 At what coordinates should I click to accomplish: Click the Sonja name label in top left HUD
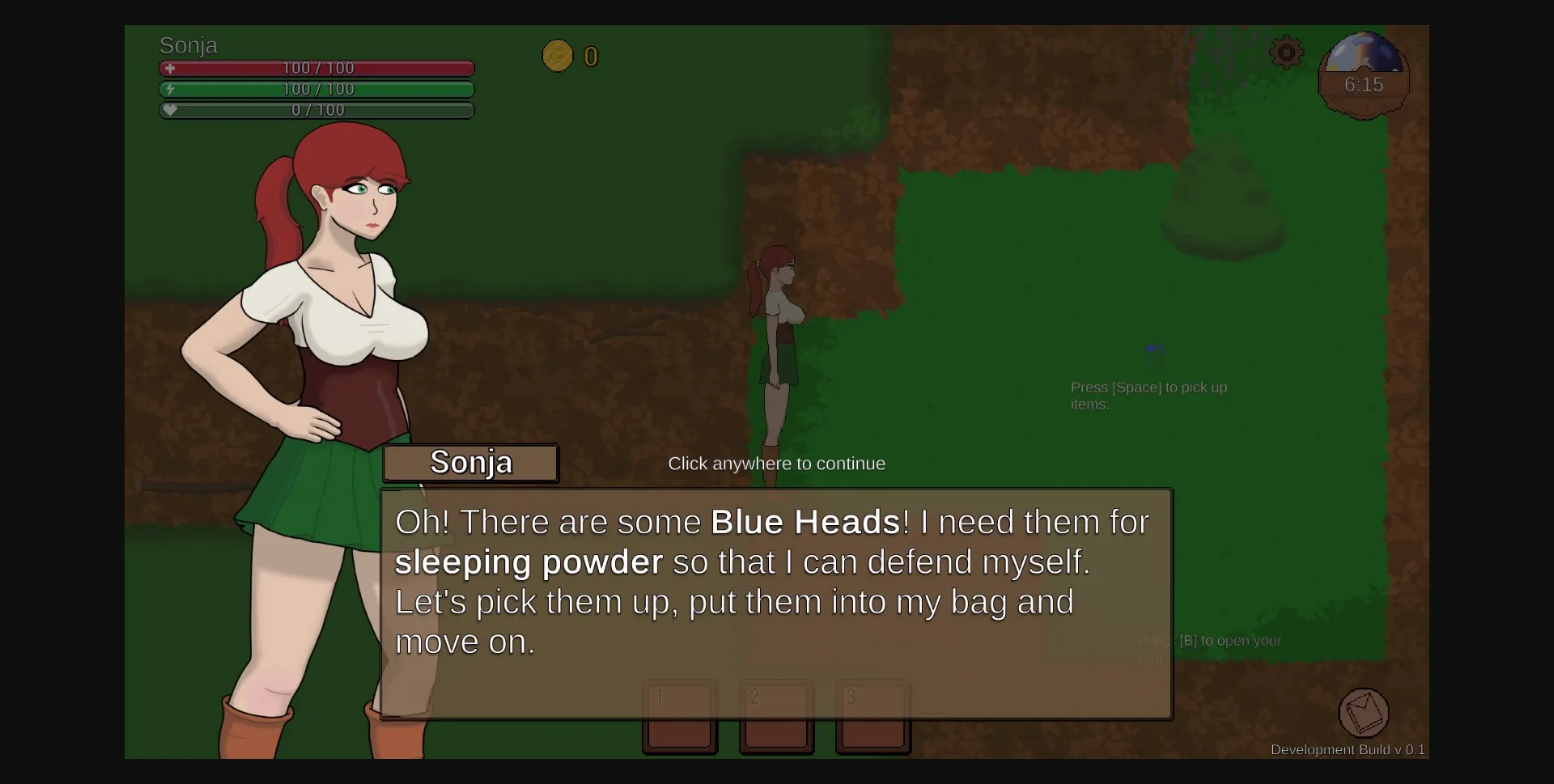[188, 46]
